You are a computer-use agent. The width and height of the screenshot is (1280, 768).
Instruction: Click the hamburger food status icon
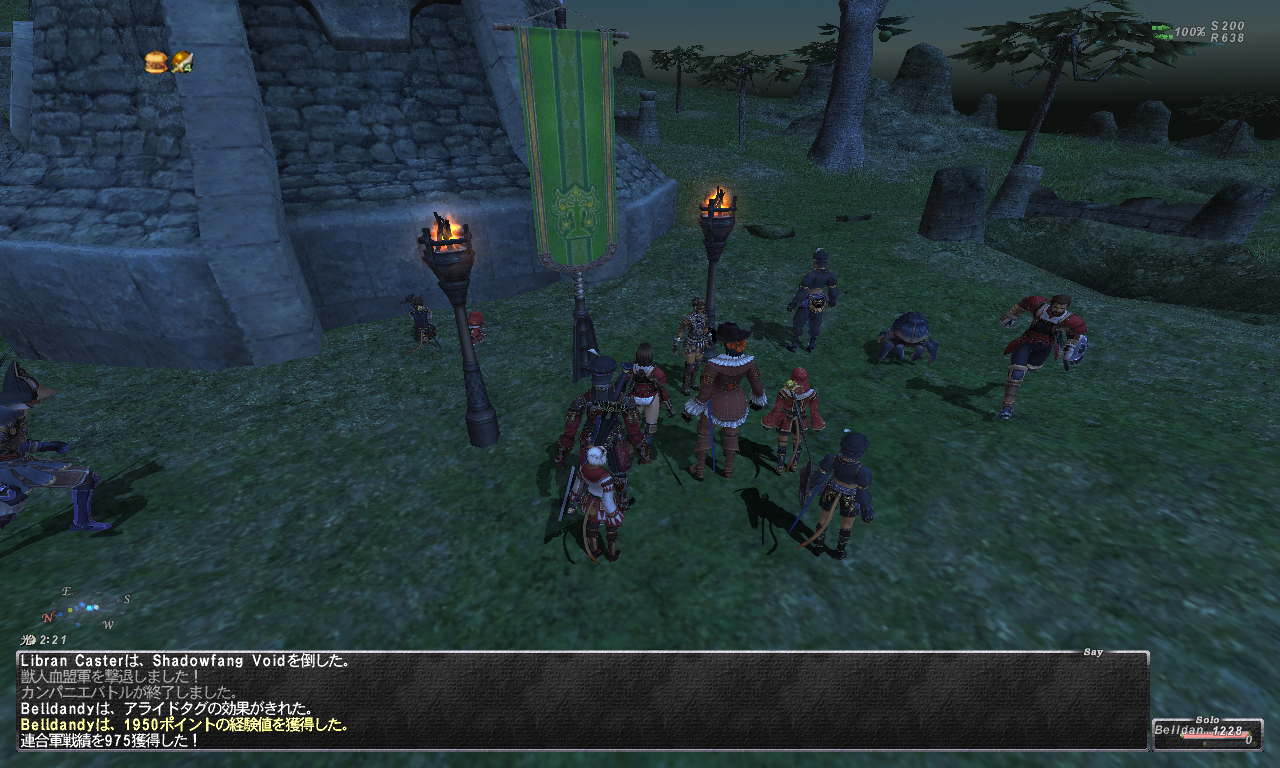[x=155, y=62]
